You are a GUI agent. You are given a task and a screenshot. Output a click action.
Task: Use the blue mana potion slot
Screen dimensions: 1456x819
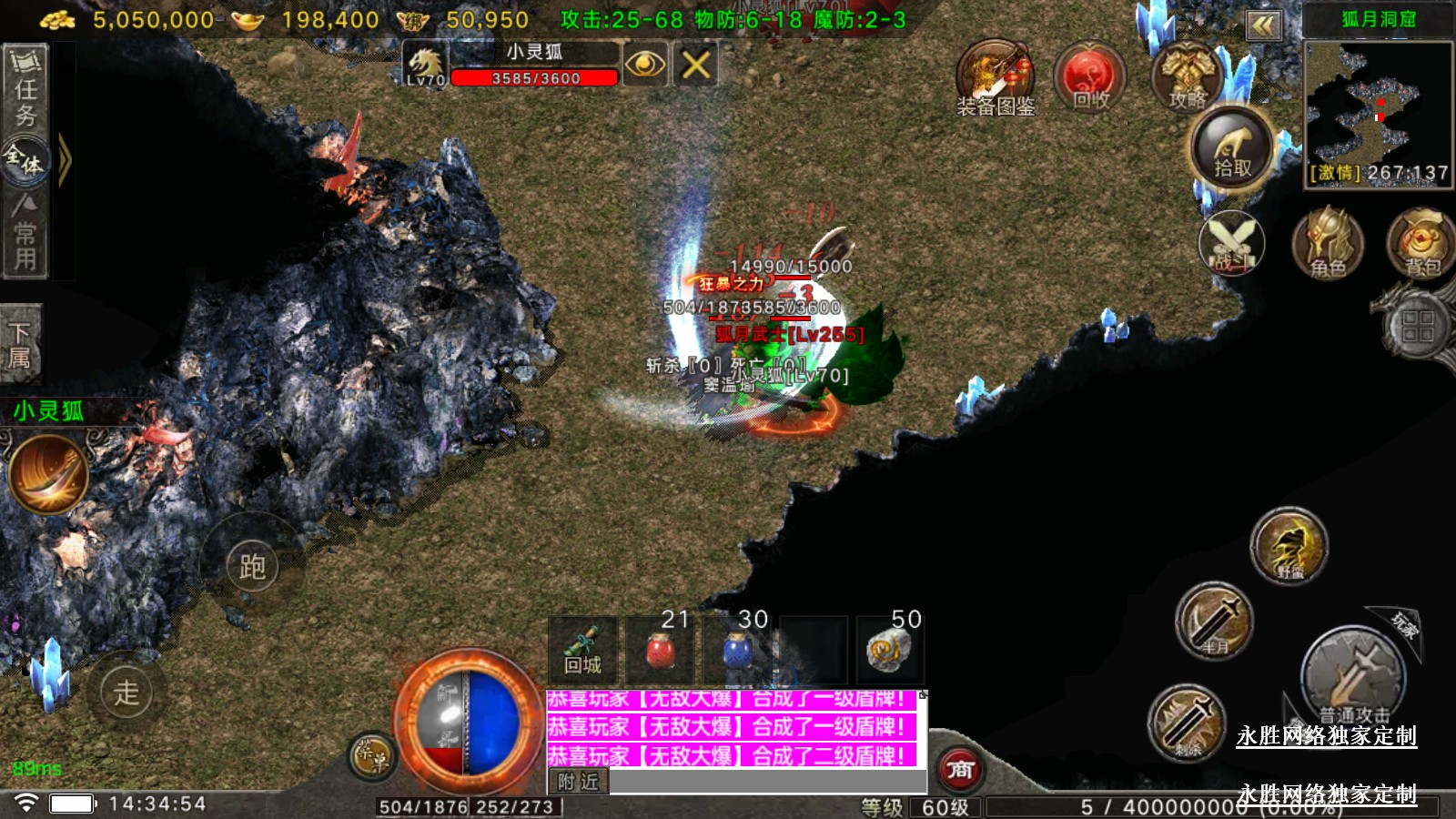pos(737,650)
